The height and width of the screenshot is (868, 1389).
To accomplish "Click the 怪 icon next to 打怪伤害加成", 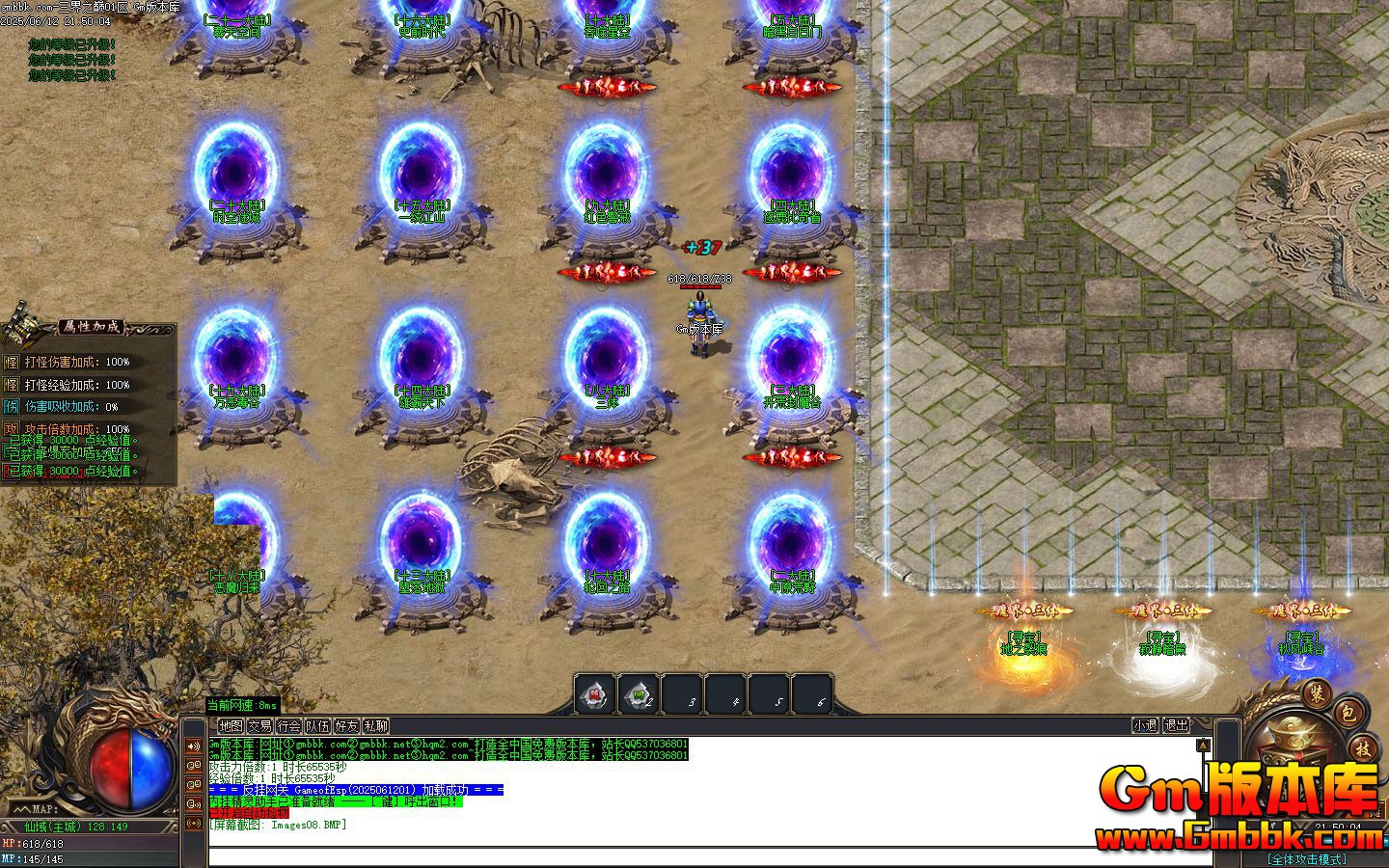I will click(x=11, y=362).
